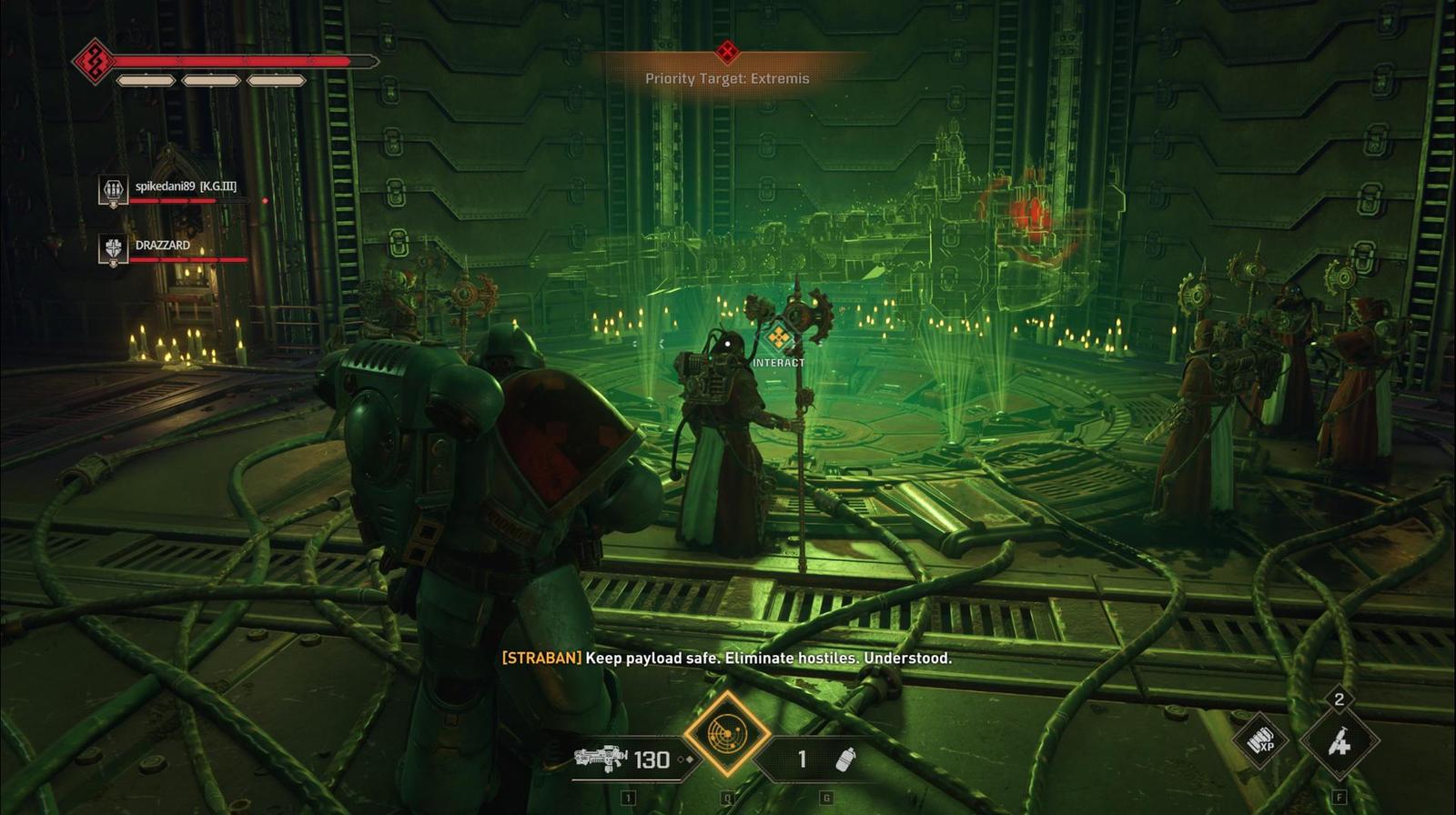The width and height of the screenshot is (1456, 815).
Task: Select the frag grenade slot
Action: tap(824, 759)
